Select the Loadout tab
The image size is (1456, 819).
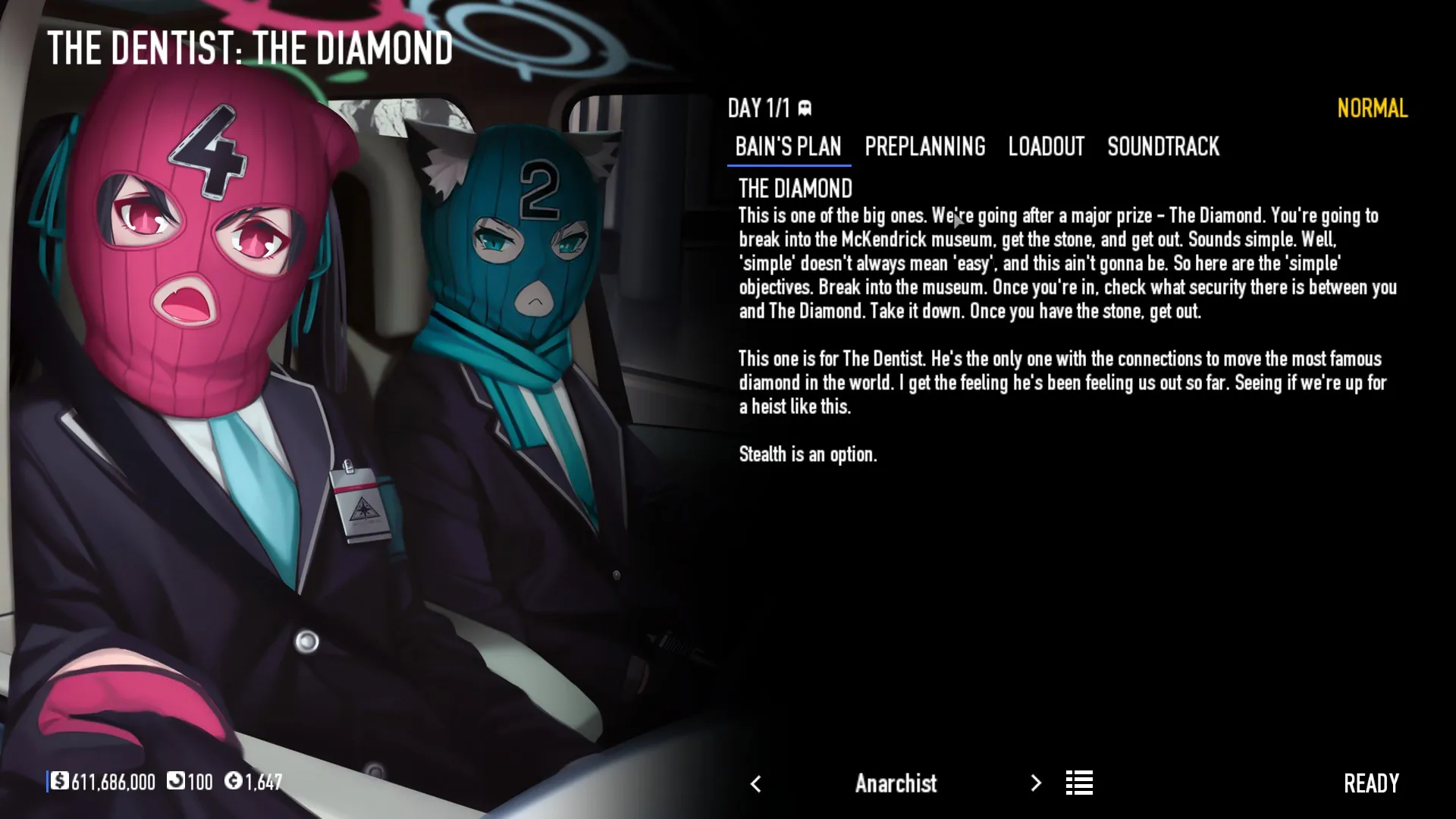click(x=1046, y=146)
